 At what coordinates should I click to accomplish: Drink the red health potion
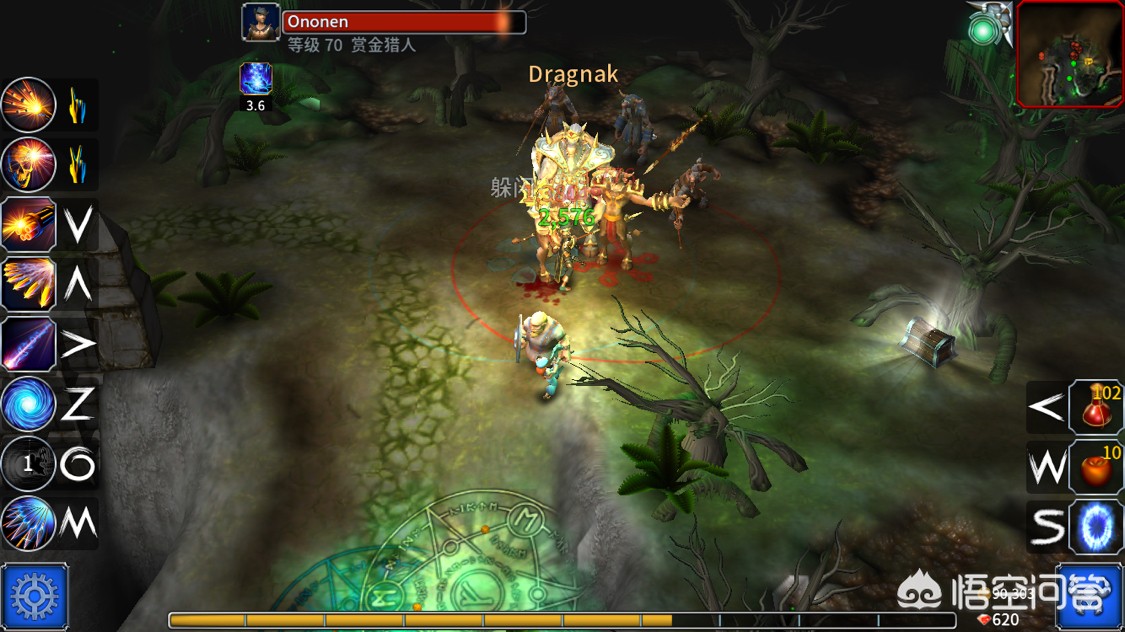pyautogui.click(x=1097, y=407)
